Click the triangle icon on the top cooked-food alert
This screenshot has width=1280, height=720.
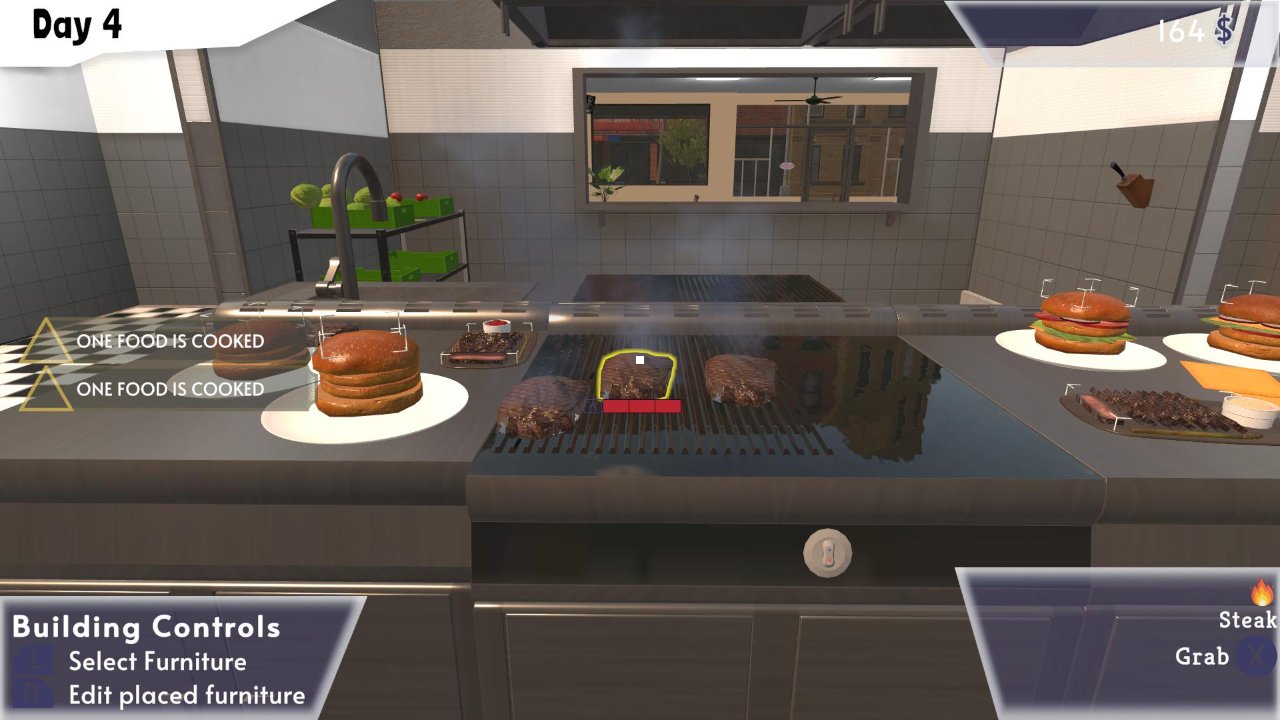click(x=47, y=340)
